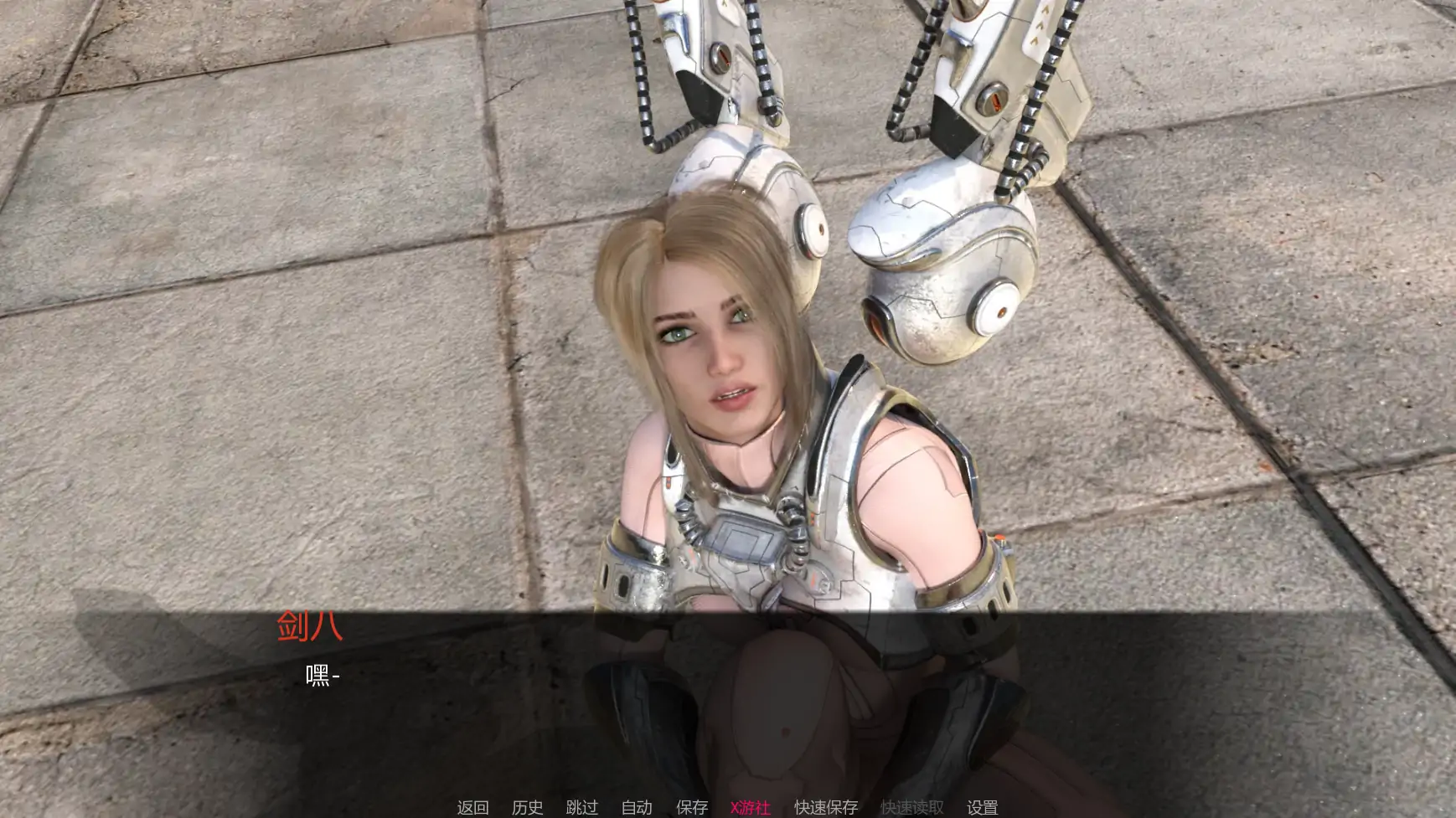Screen dimensions: 1456x818
Task: Make a 快速保存 quick save
Action: tap(826, 807)
